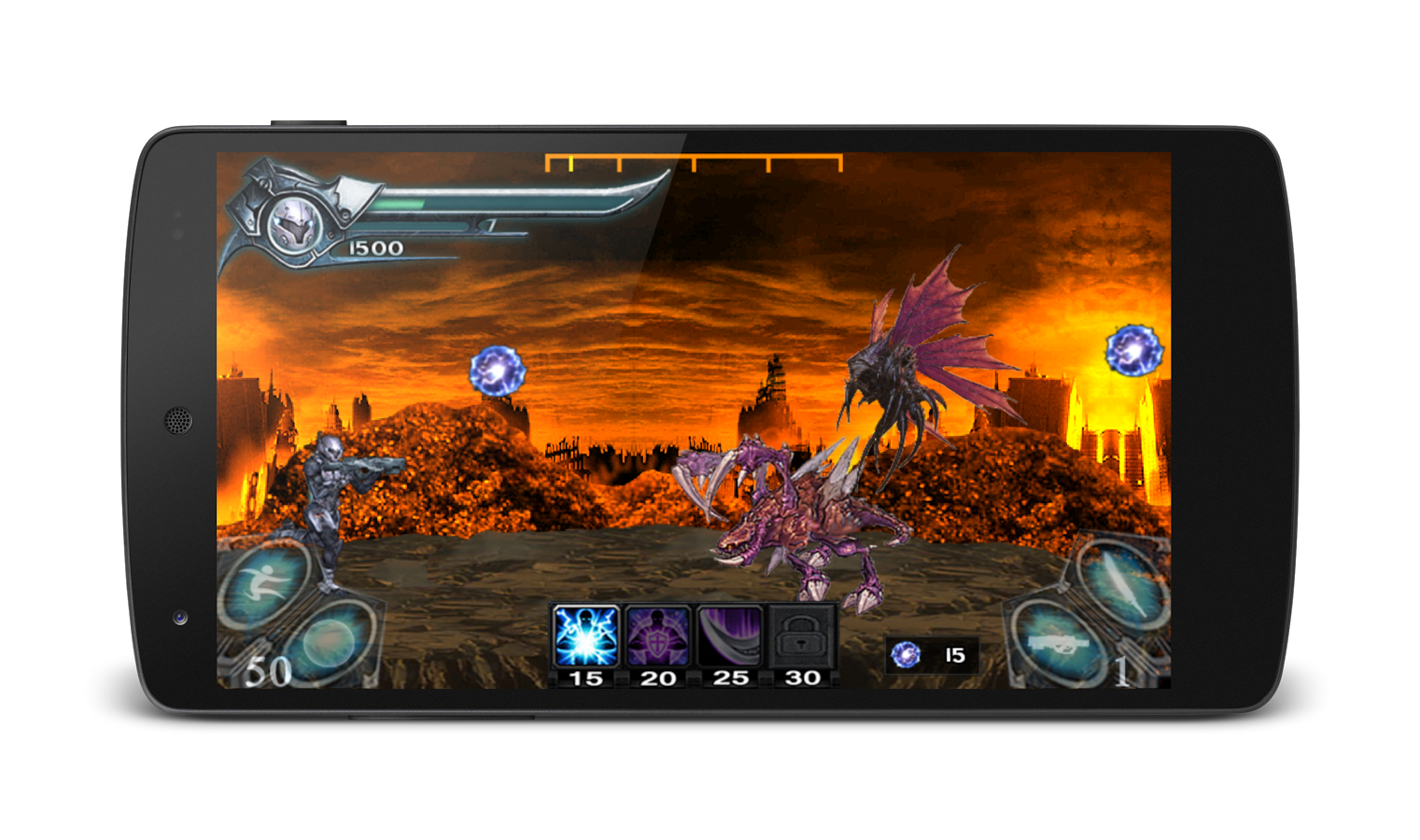1420x840 pixels.
Task: Select the locked skill slot
Action: 802,637
